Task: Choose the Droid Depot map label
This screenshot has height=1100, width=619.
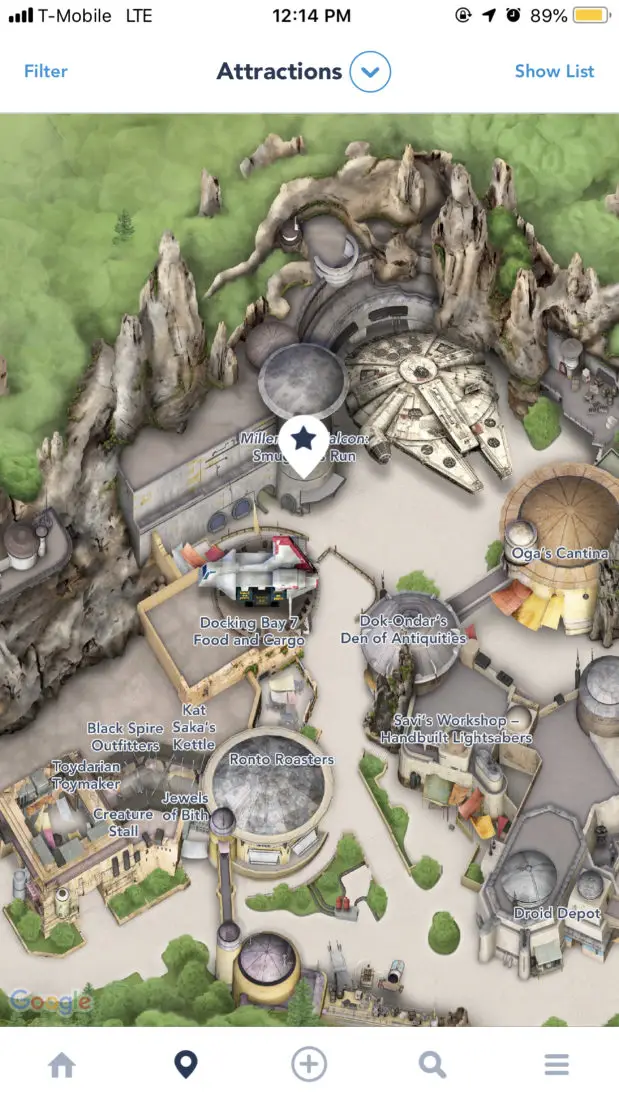Action: pos(557,913)
